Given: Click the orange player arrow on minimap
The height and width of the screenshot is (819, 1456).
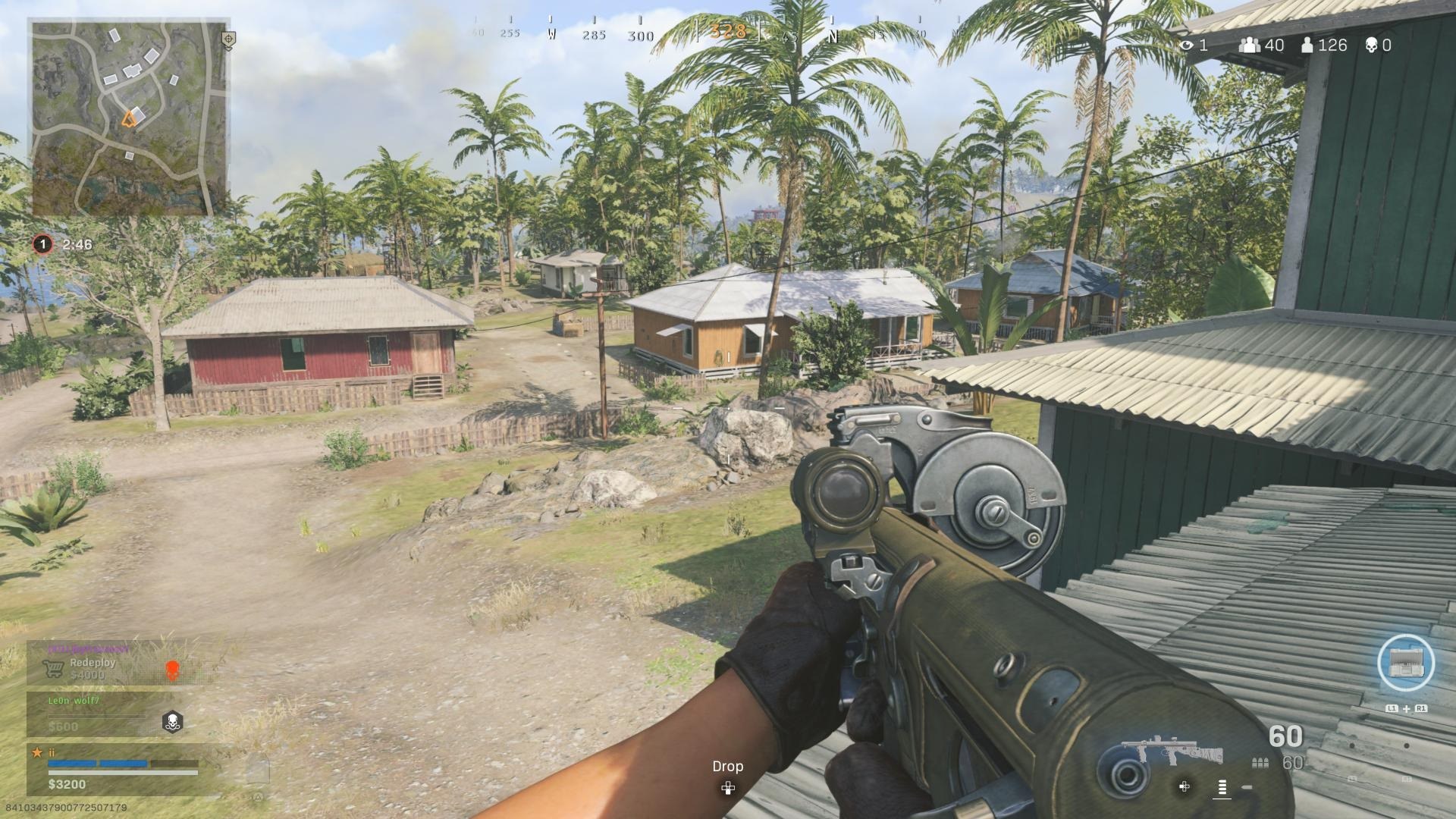Looking at the screenshot, I should [x=130, y=118].
